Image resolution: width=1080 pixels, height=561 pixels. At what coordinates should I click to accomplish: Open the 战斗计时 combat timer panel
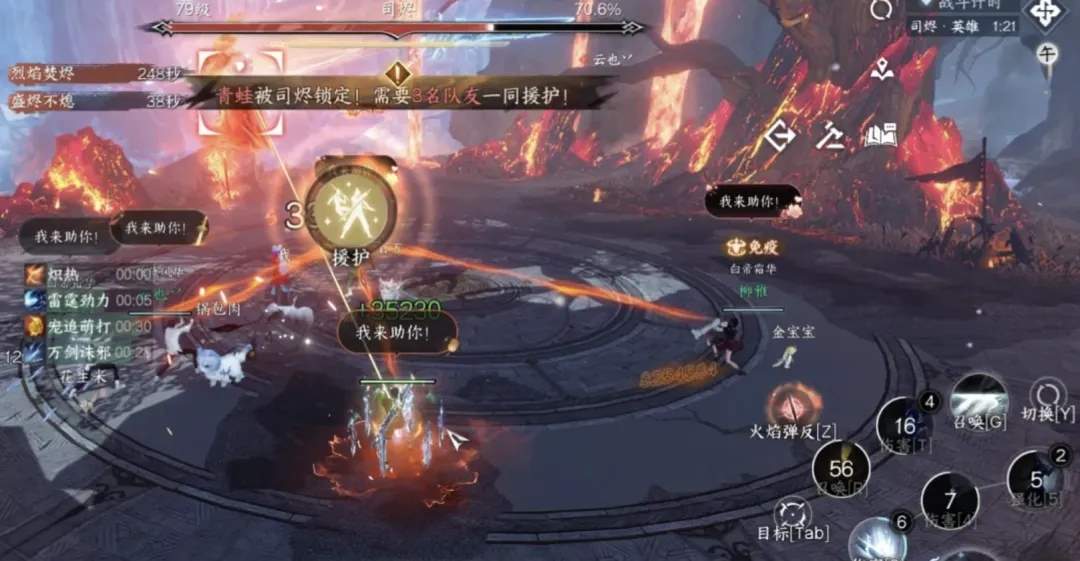point(965,6)
